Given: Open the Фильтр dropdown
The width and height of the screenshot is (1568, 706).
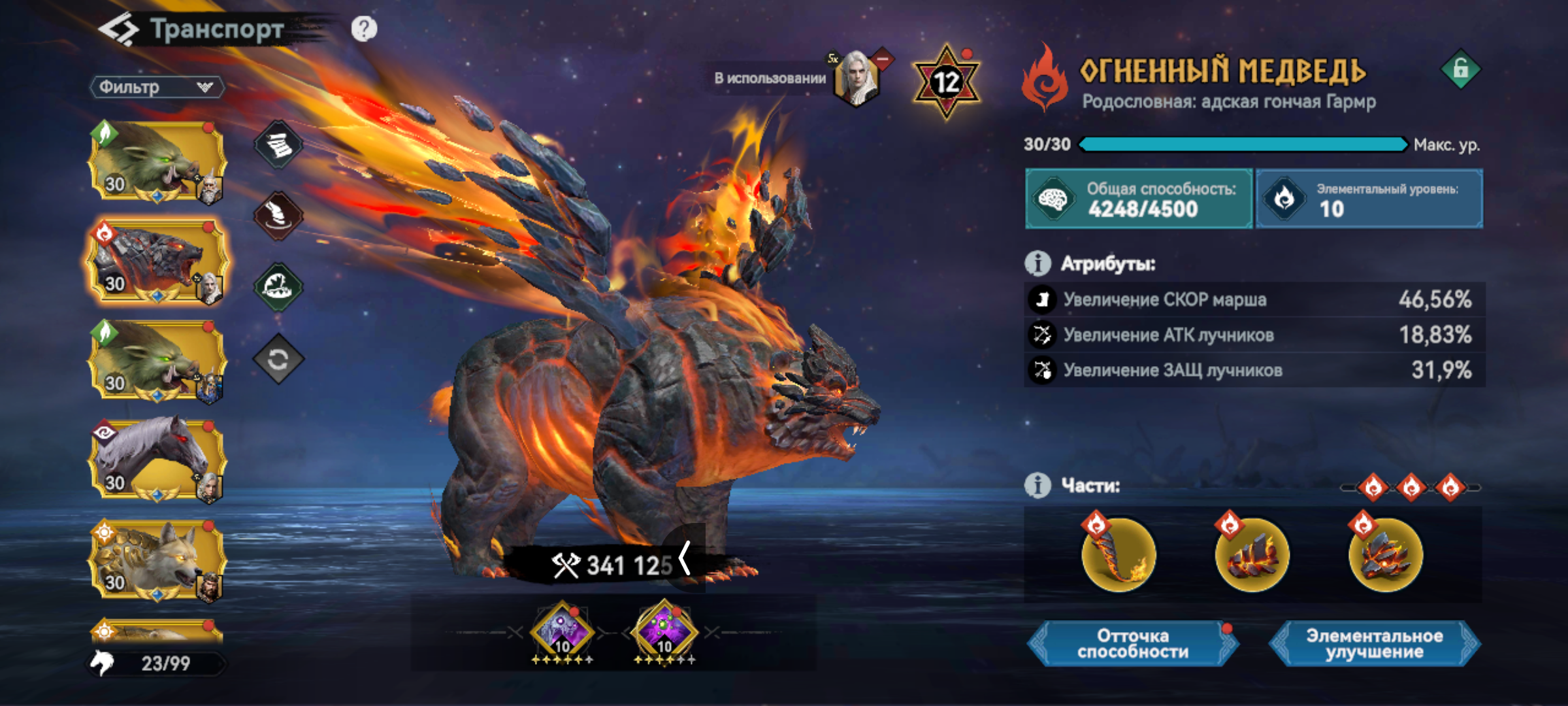Looking at the screenshot, I should 157,87.
